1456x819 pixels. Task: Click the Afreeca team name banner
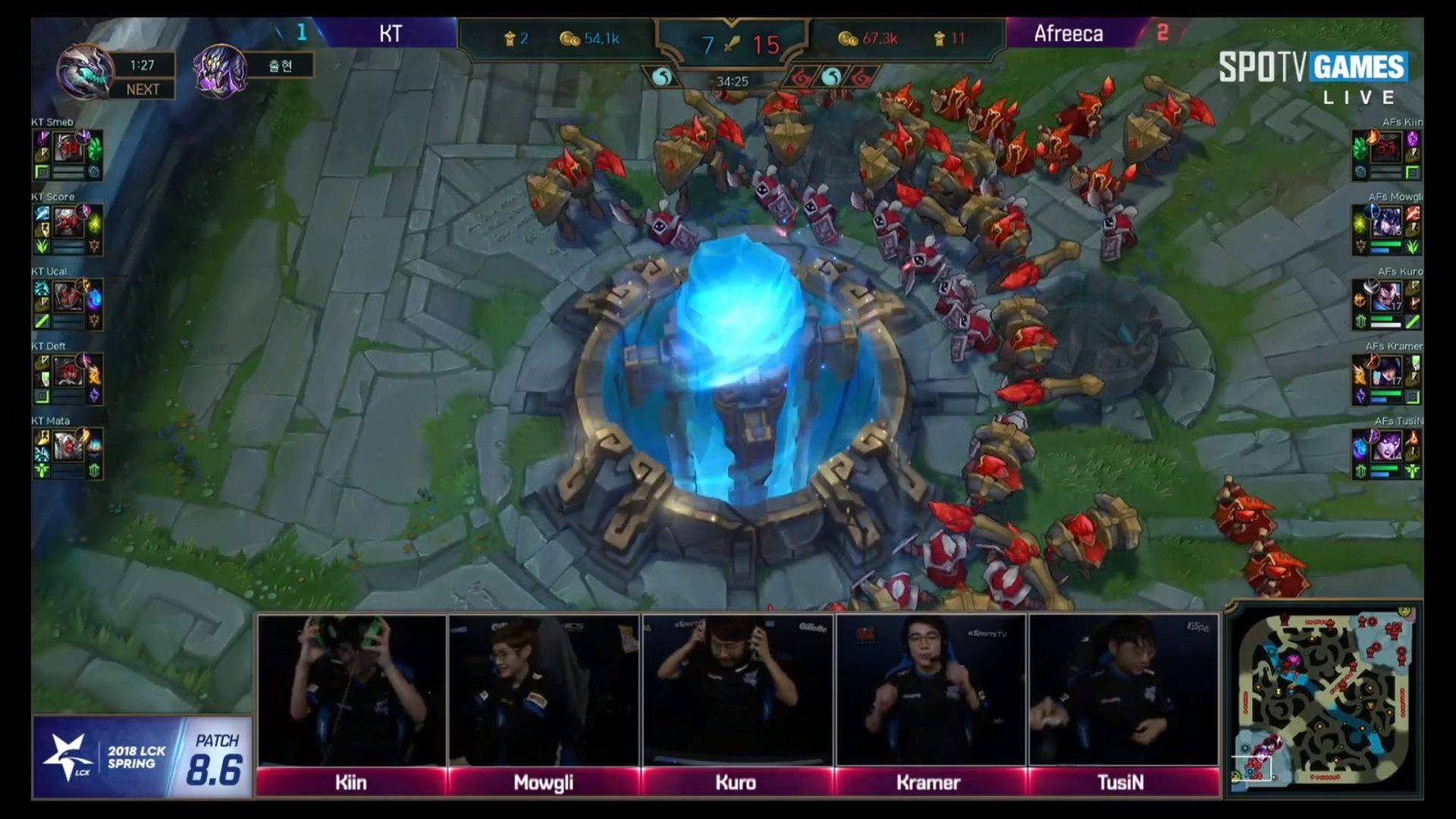(x=1069, y=33)
